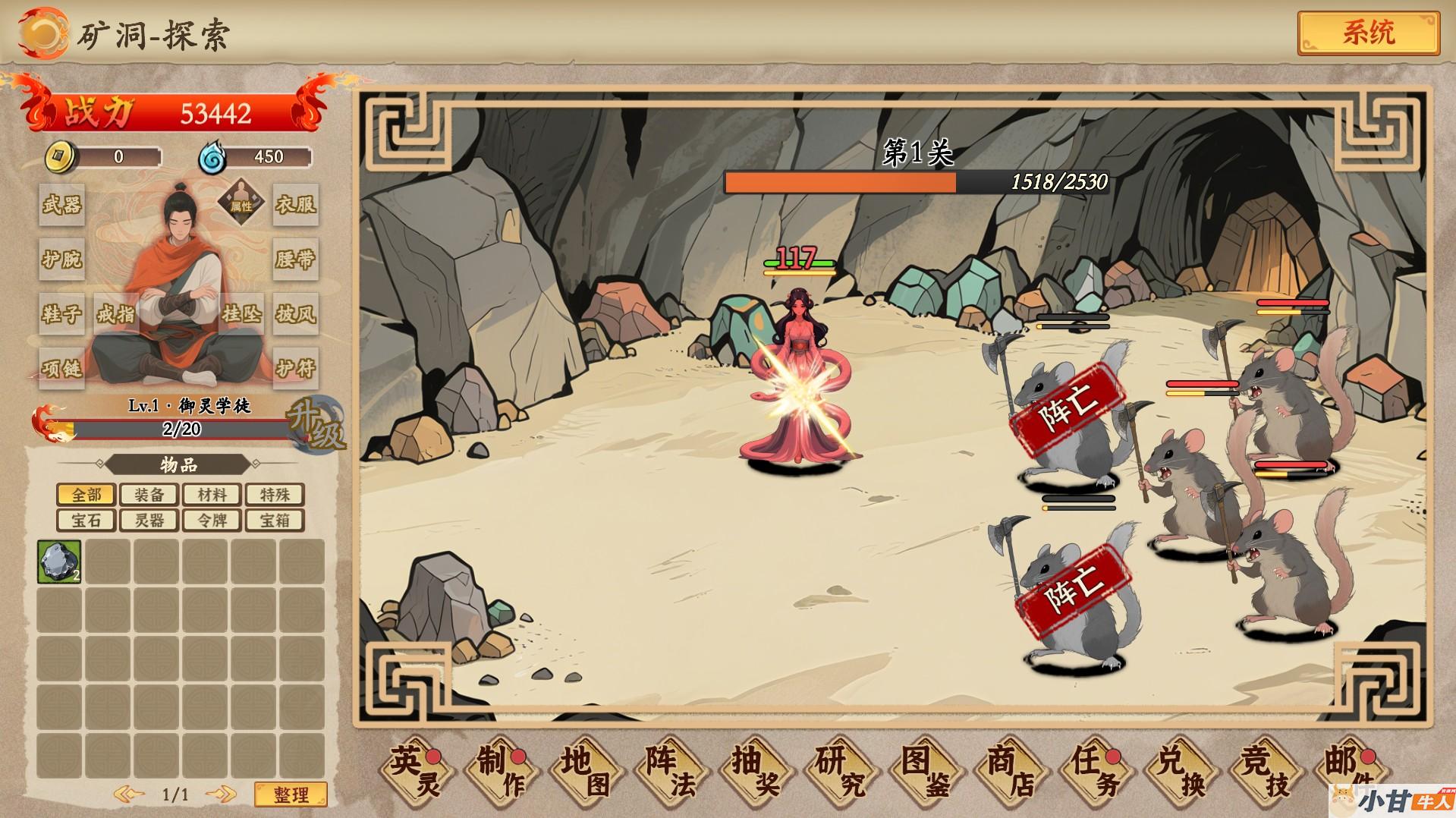Viewport: 1456px width, 818px height.
Task: Select the 衣服 clothing equipment slot
Action: pyautogui.click(x=295, y=204)
